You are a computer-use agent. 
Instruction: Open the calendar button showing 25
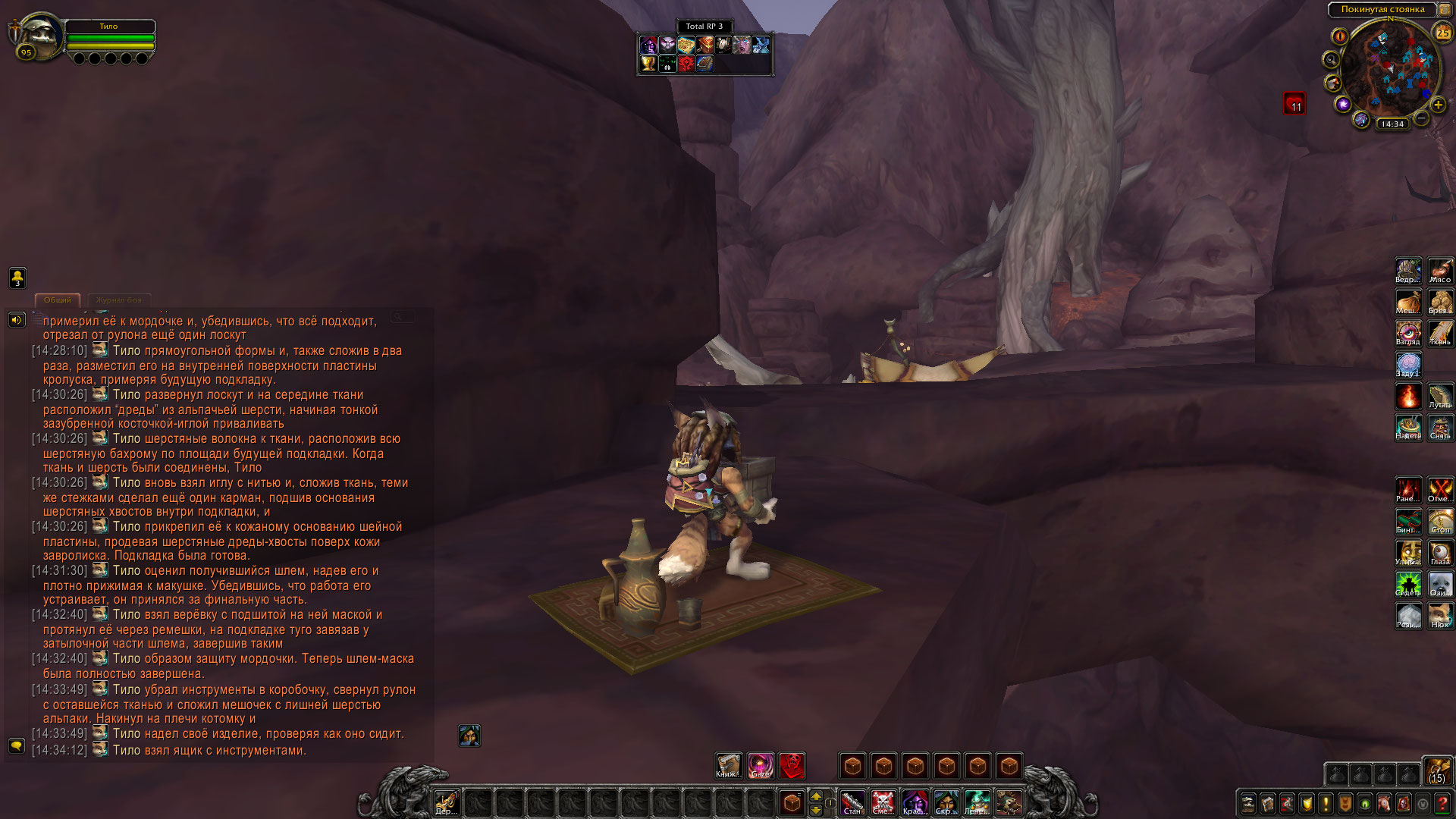point(1442,33)
